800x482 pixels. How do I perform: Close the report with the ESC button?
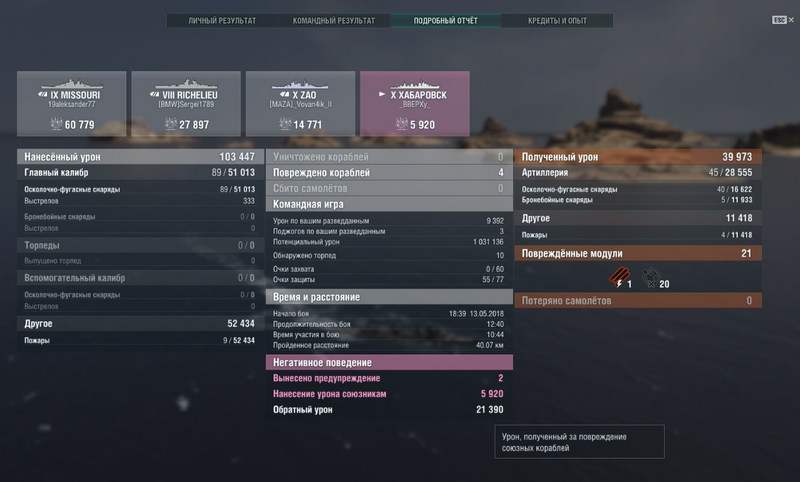[781, 20]
